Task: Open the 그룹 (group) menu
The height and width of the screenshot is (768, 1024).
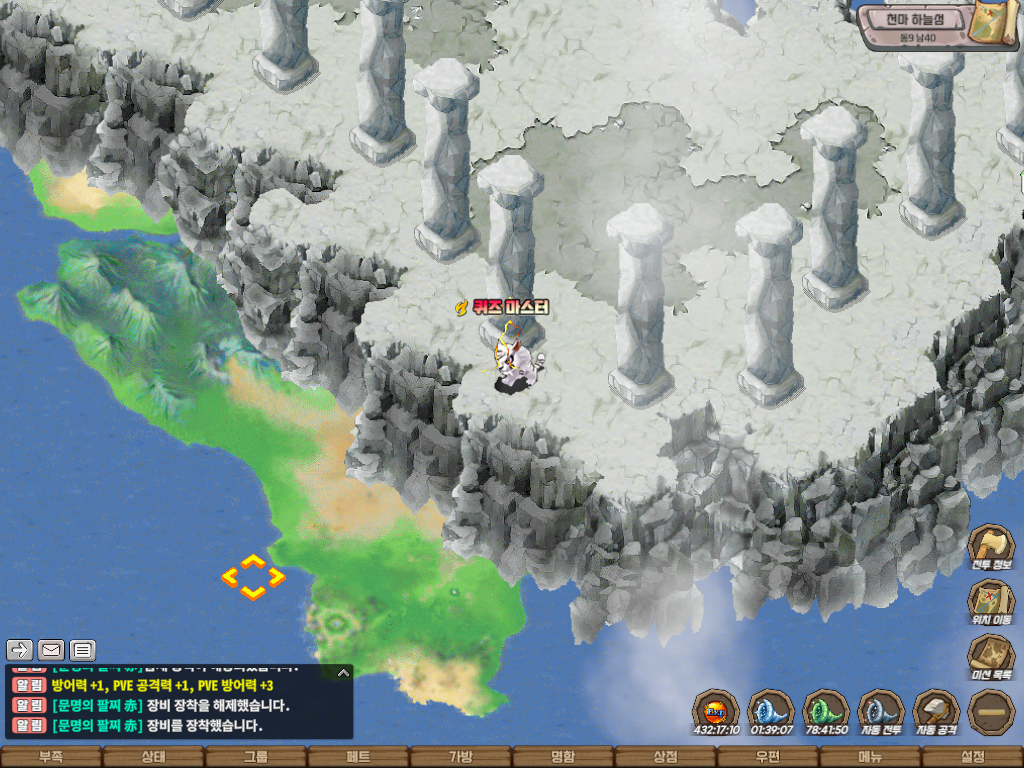Action: click(x=256, y=757)
